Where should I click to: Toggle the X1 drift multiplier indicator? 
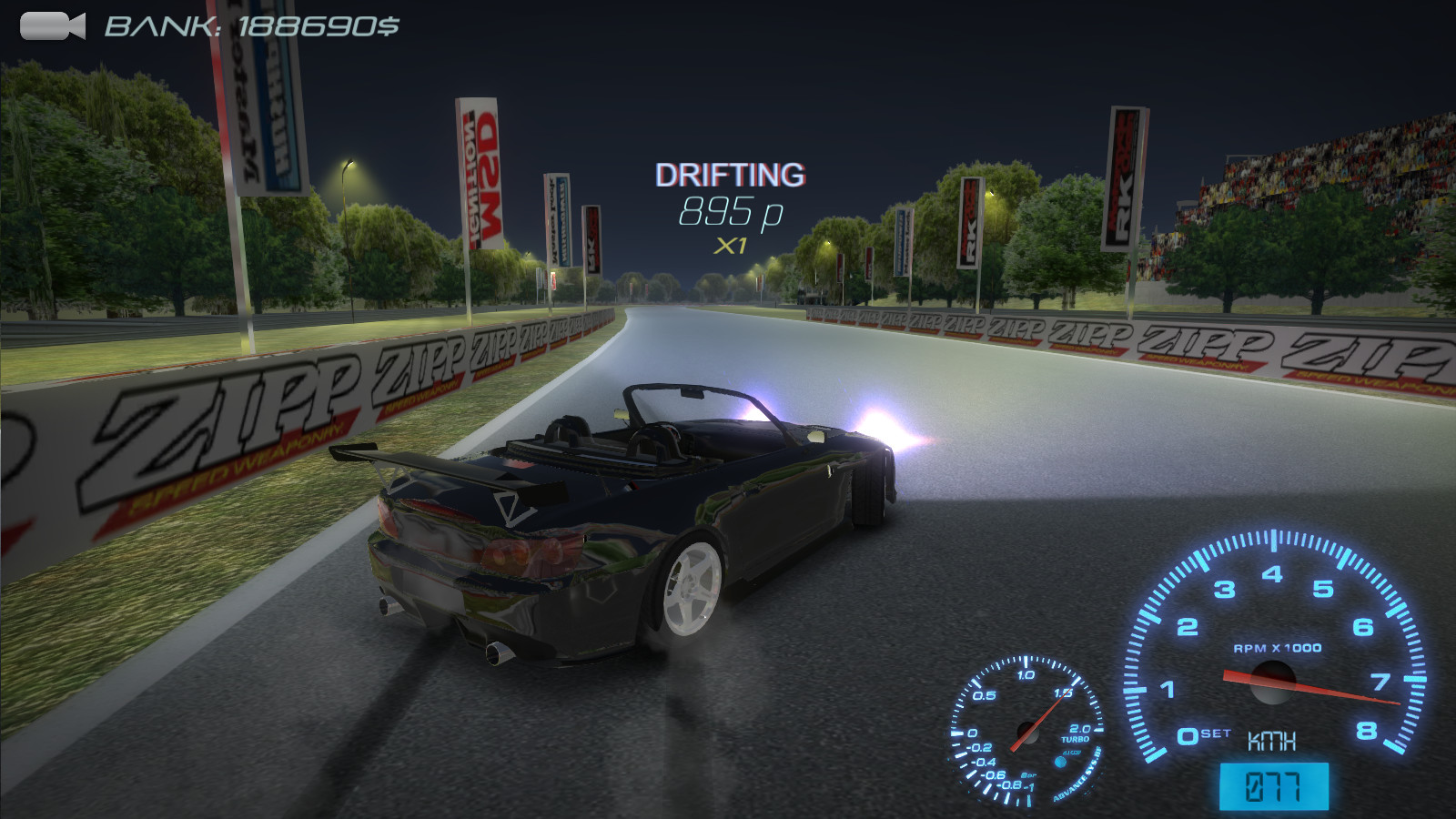pos(728,244)
